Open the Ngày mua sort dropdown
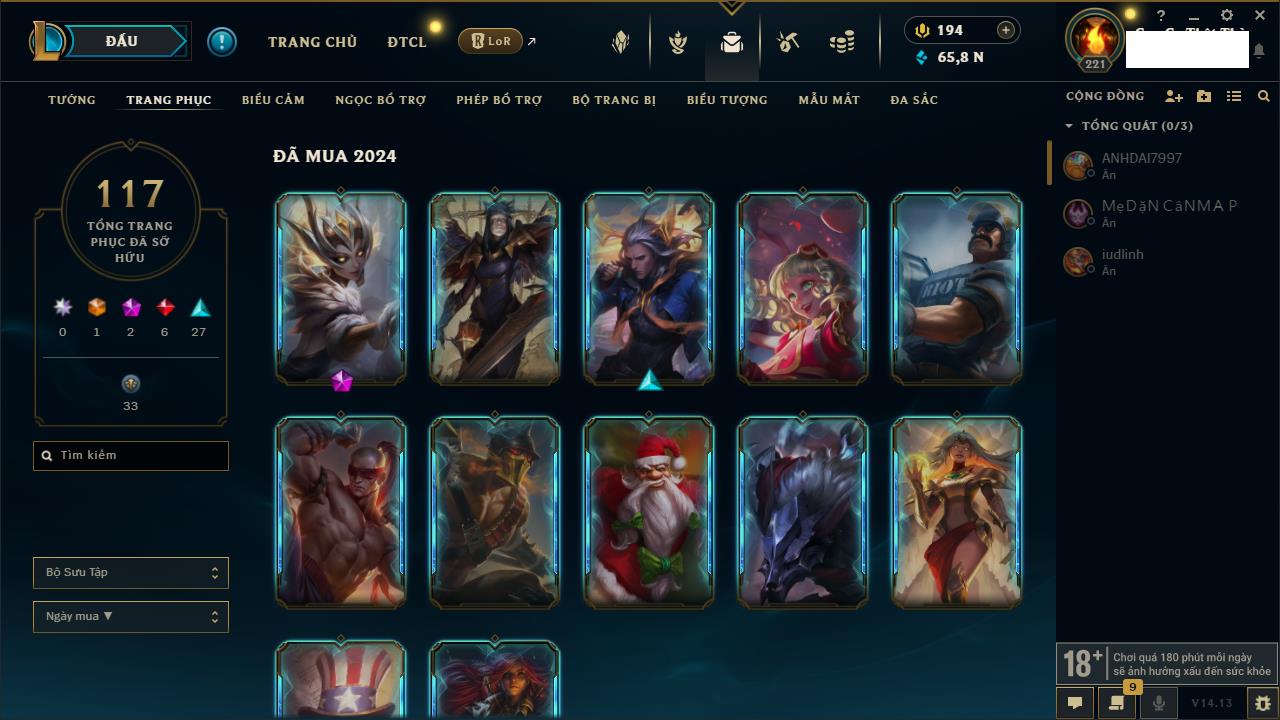 click(x=131, y=617)
